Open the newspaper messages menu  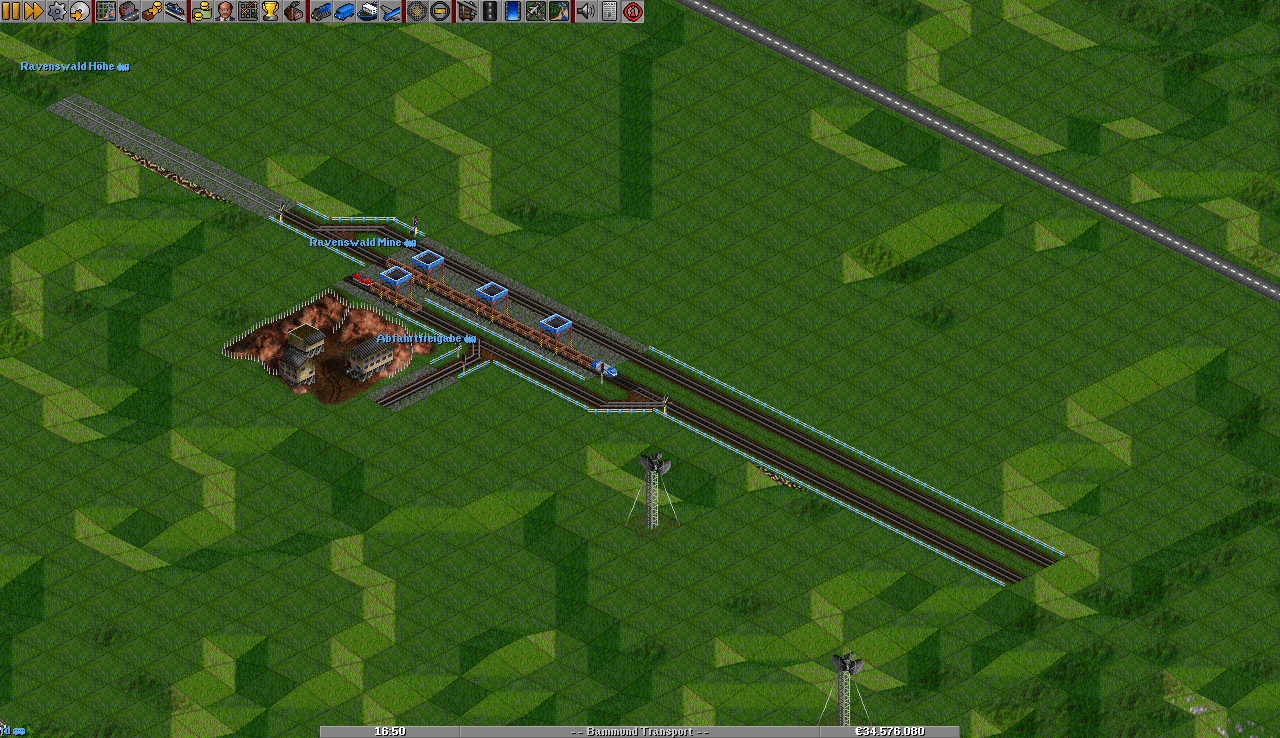(x=609, y=11)
